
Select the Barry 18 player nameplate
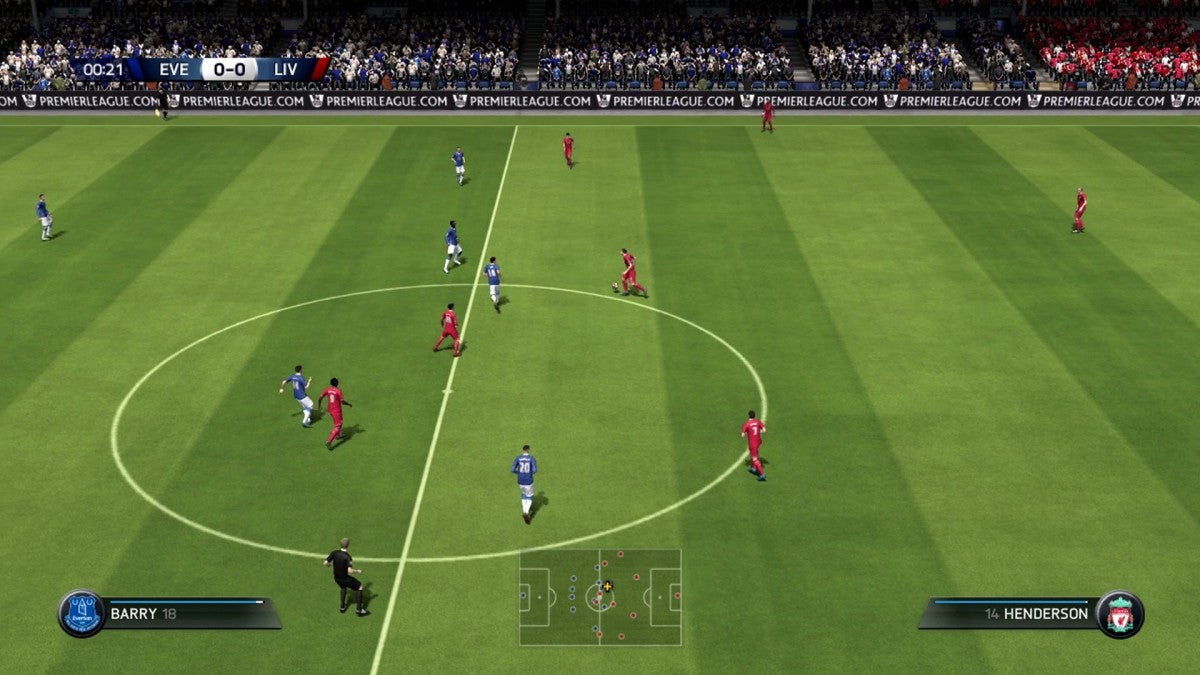185,613
